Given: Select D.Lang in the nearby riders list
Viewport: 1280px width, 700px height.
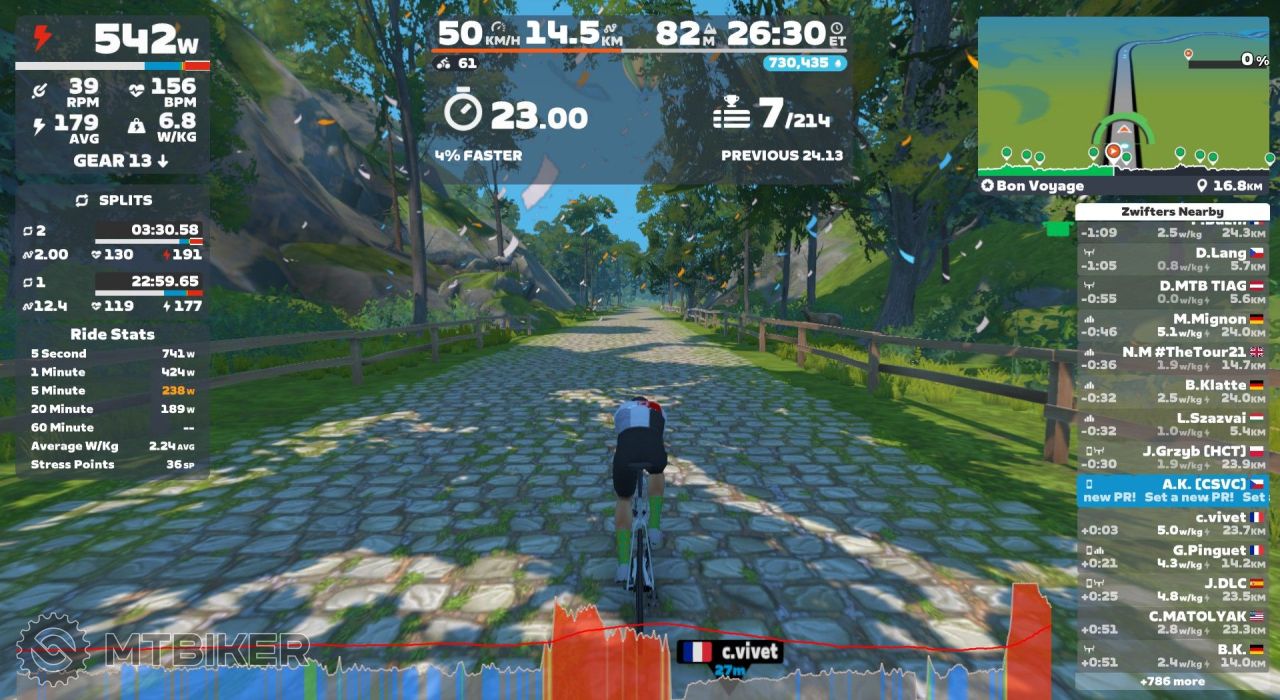Looking at the screenshot, I should pos(1173,260).
